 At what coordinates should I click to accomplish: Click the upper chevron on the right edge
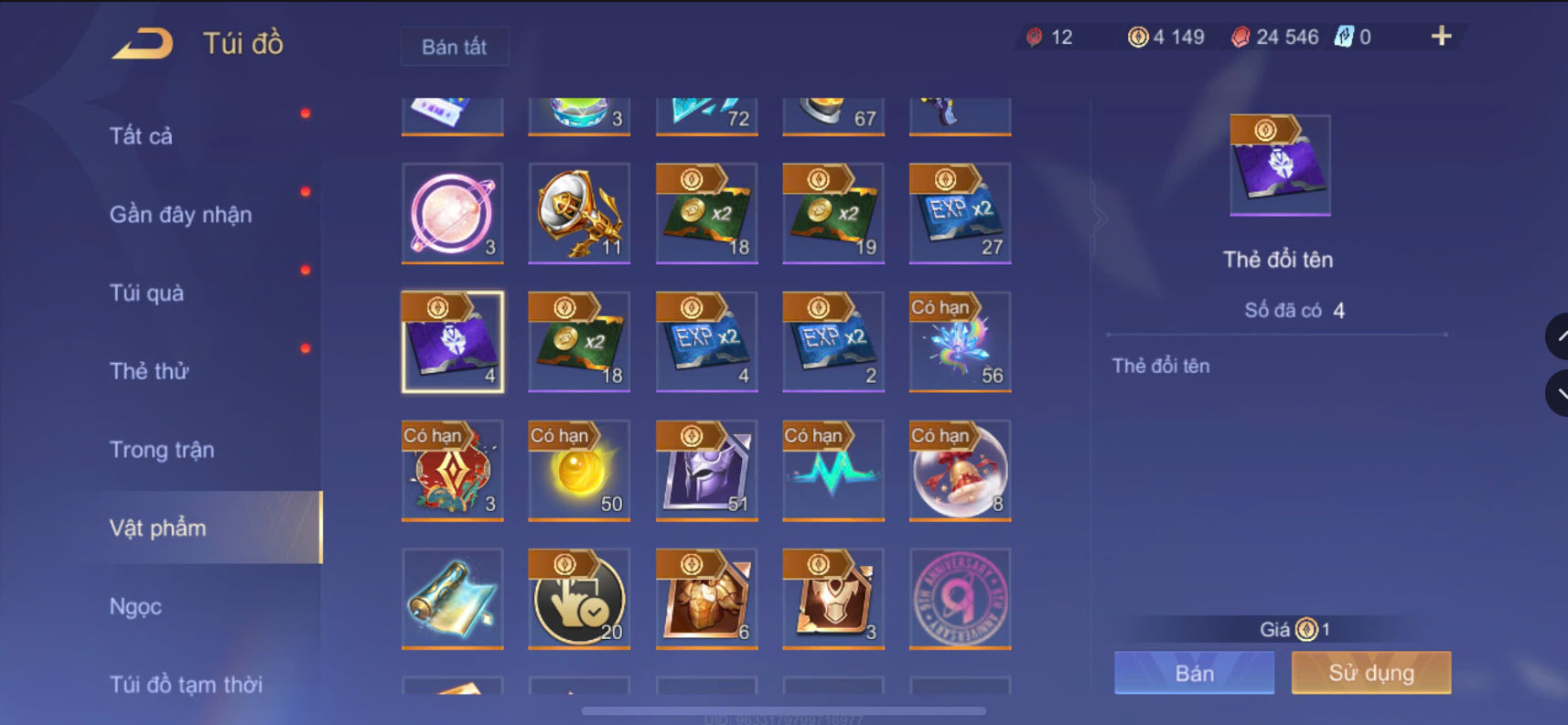click(x=1559, y=336)
